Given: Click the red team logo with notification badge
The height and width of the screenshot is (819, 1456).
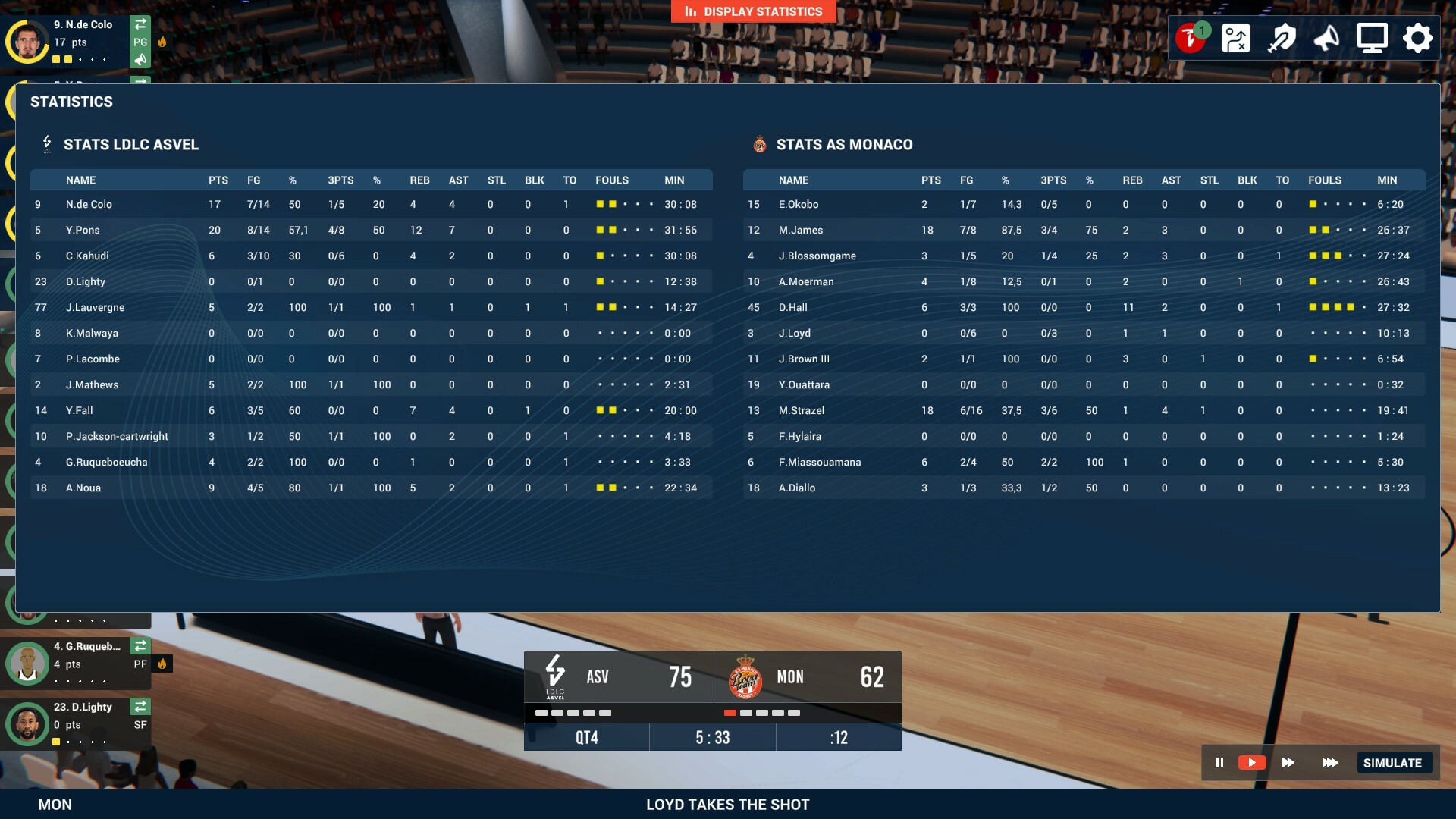Looking at the screenshot, I should point(1189,36).
